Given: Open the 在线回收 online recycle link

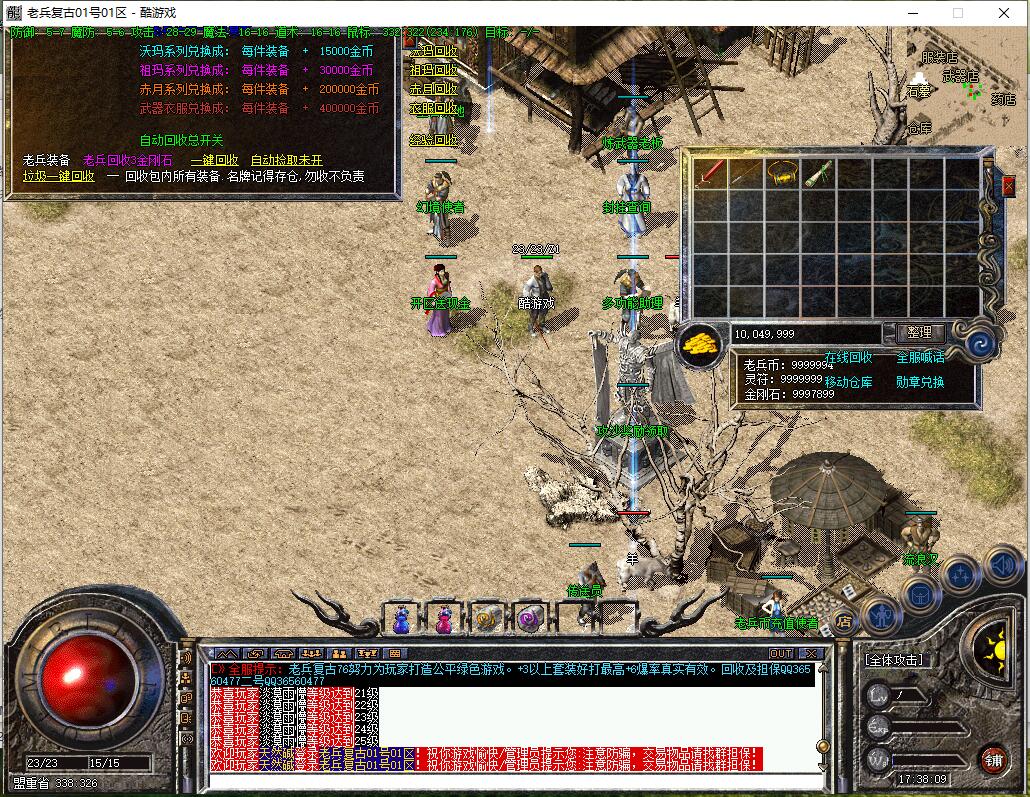Looking at the screenshot, I should [848, 357].
